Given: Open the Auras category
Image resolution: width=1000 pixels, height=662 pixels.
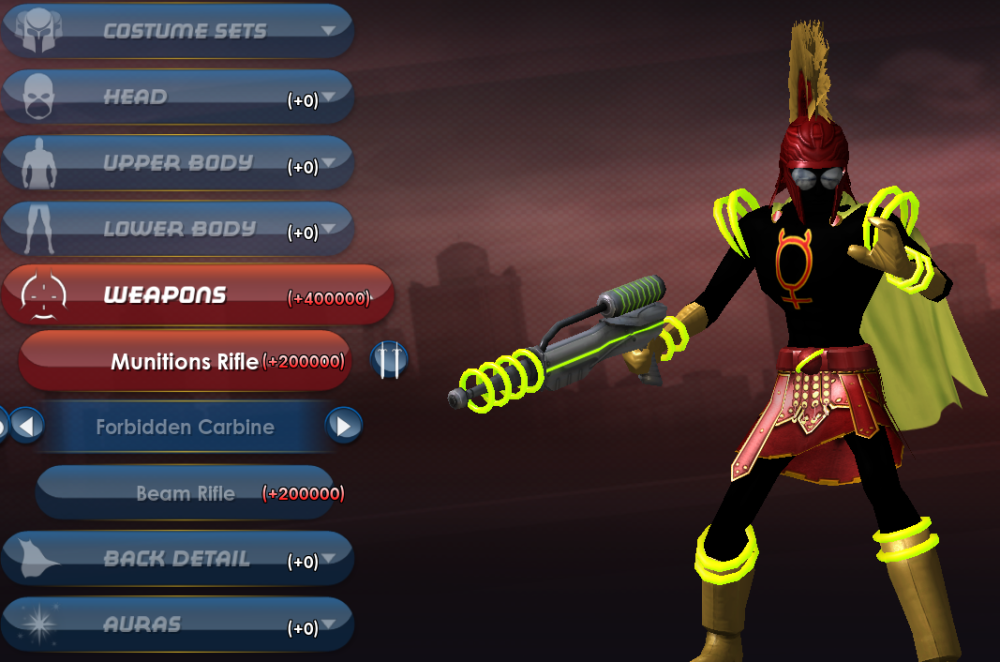Looking at the screenshot, I should pyautogui.click(x=180, y=625).
